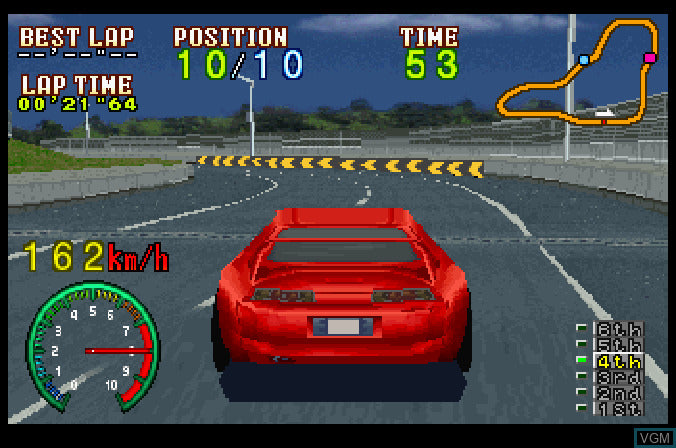
Task: Click the pink marker on the minimap
Action: (650, 59)
